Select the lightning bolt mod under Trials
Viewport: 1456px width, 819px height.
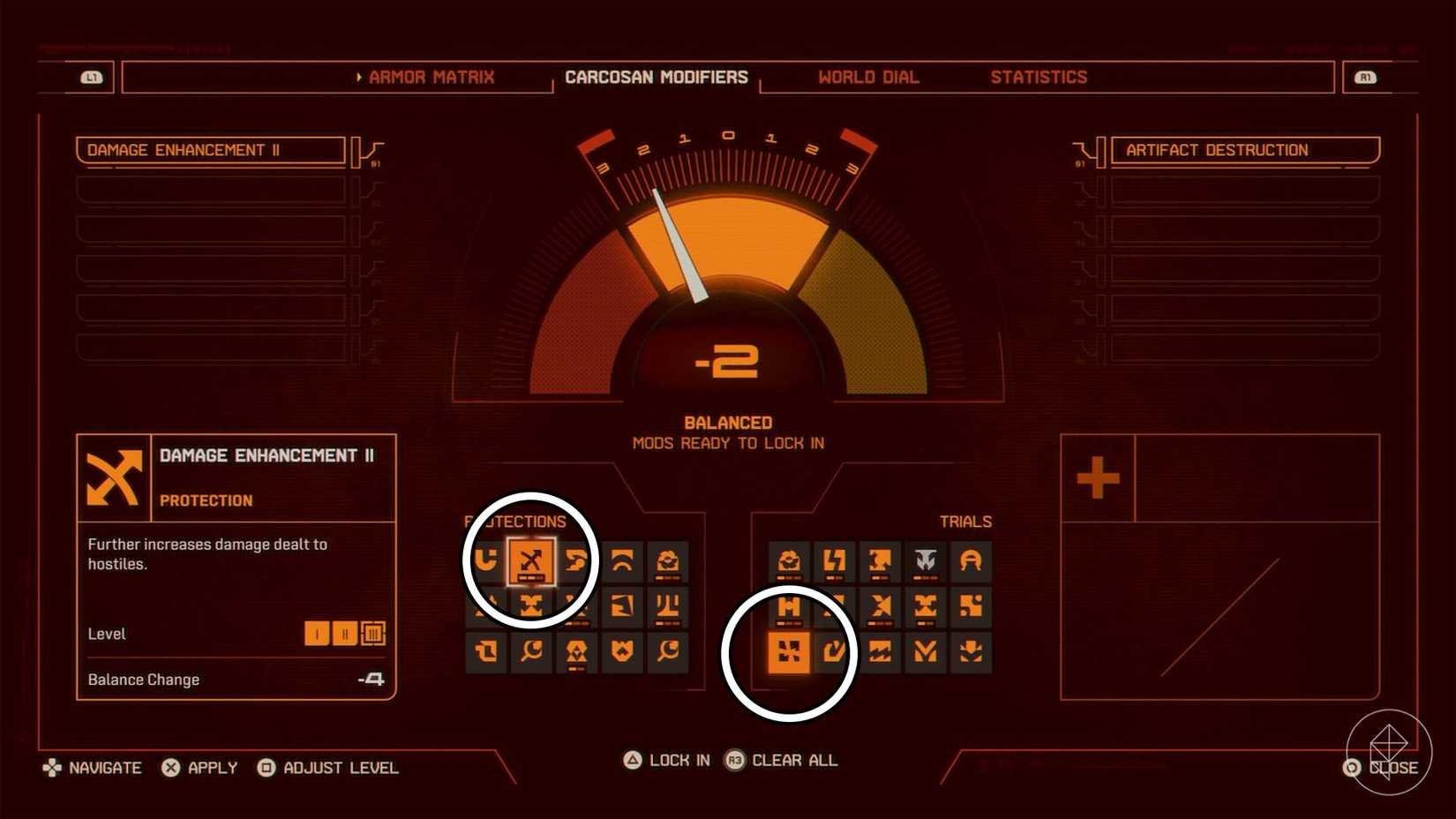(834, 560)
